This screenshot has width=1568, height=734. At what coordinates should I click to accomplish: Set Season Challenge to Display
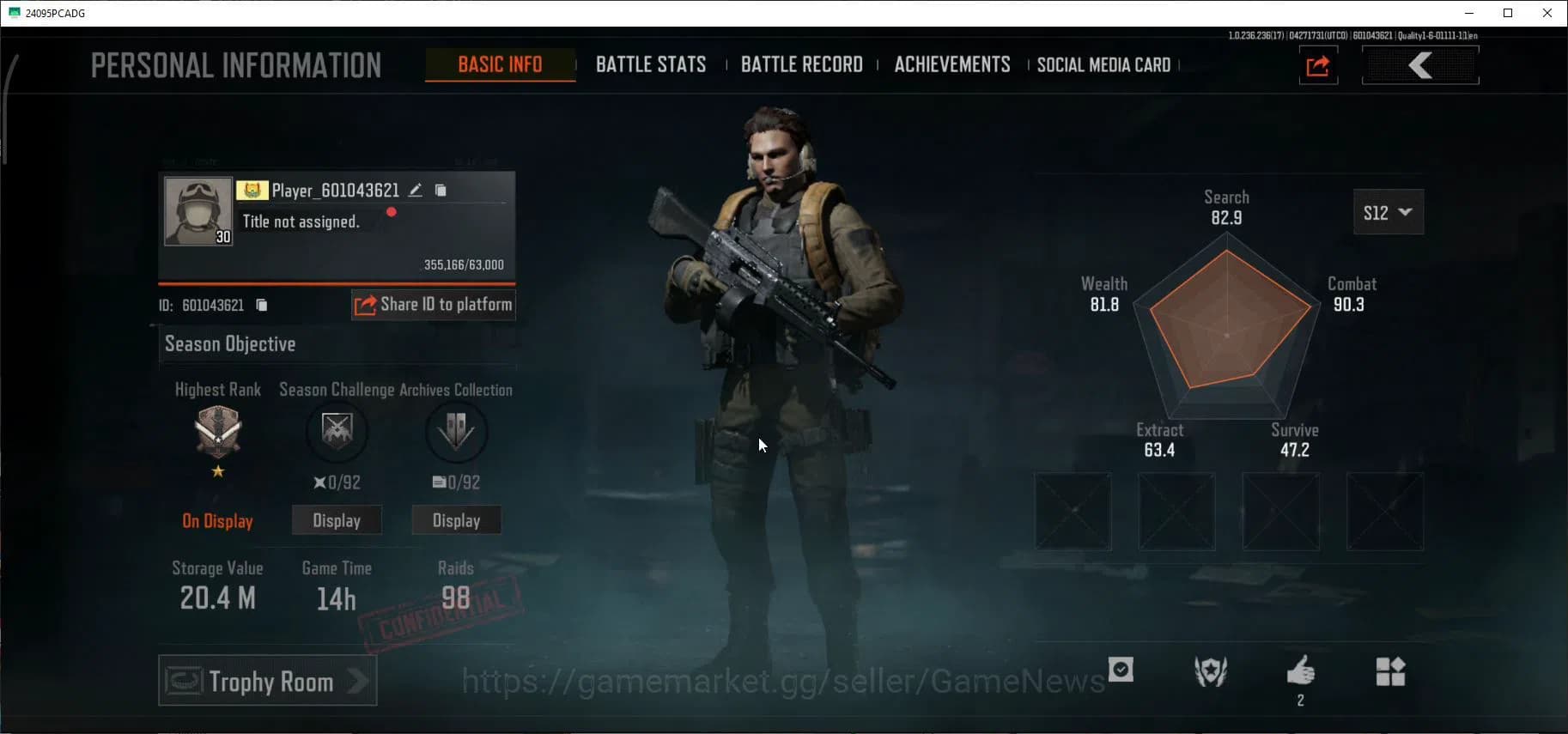pyautogui.click(x=337, y=519)
